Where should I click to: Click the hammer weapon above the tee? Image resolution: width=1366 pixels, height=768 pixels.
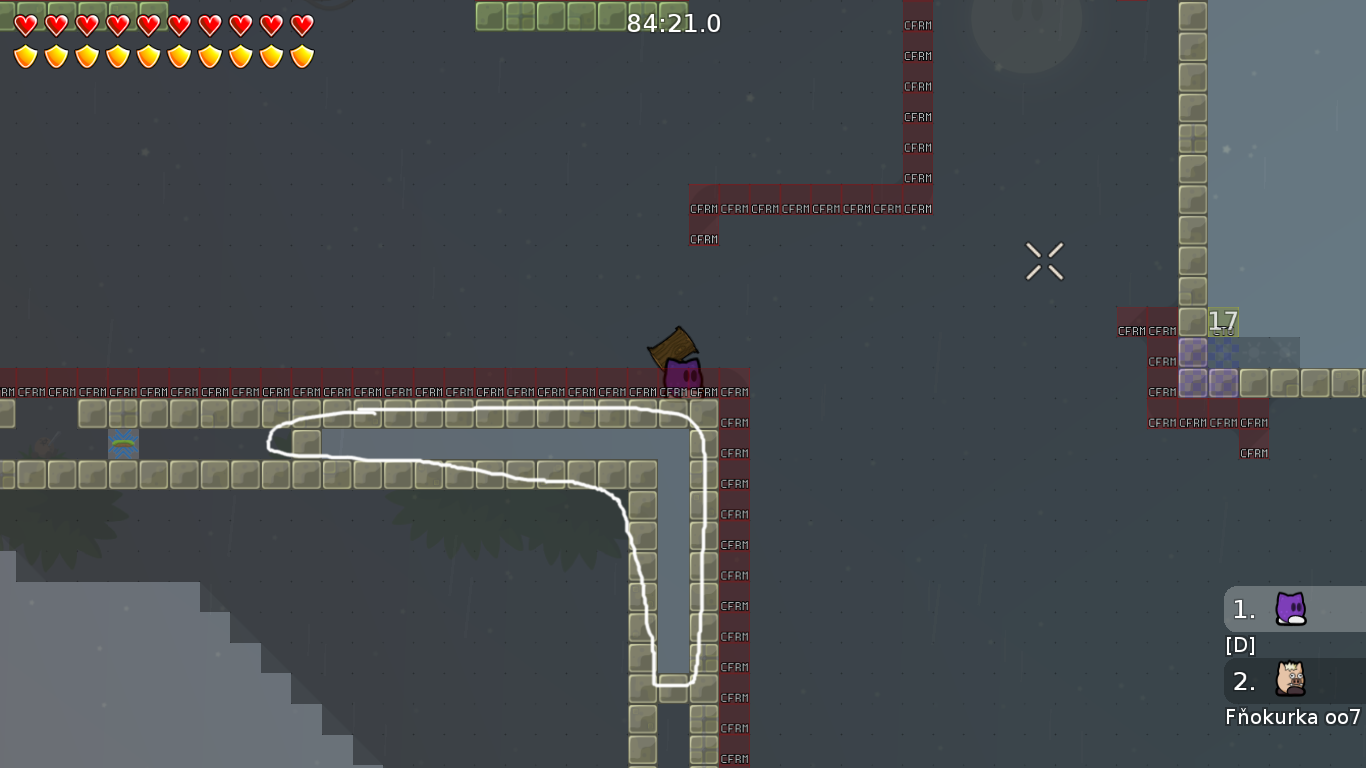tap(672, 349)
